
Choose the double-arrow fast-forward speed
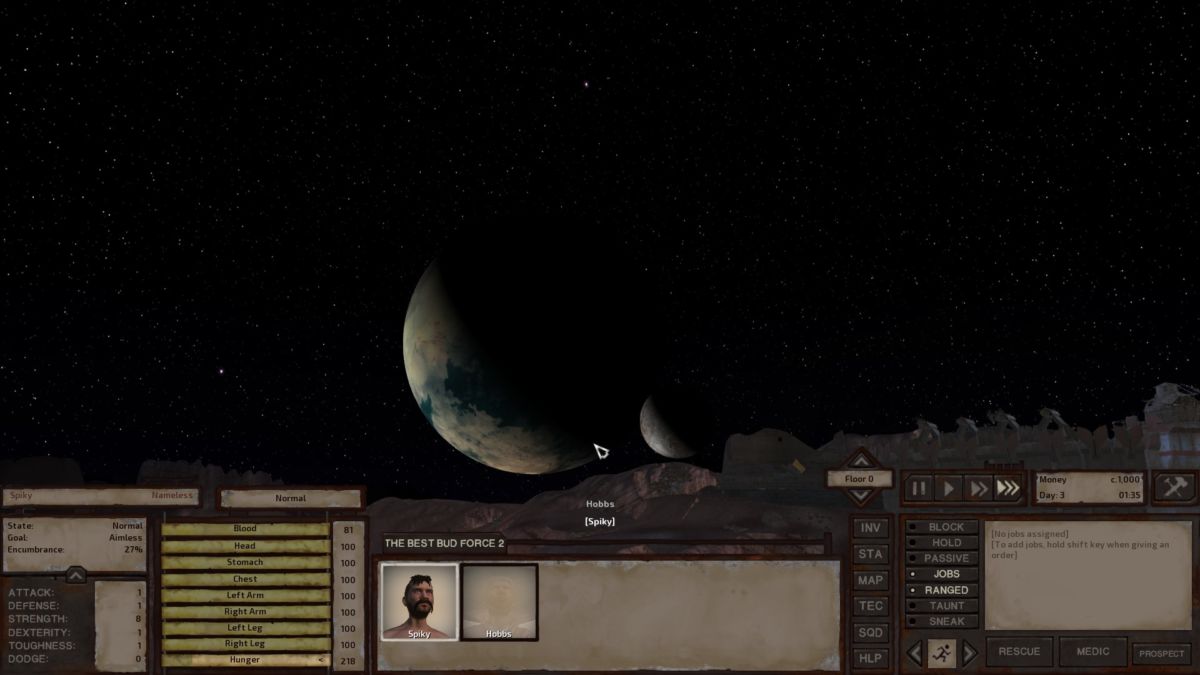point(979,488)
